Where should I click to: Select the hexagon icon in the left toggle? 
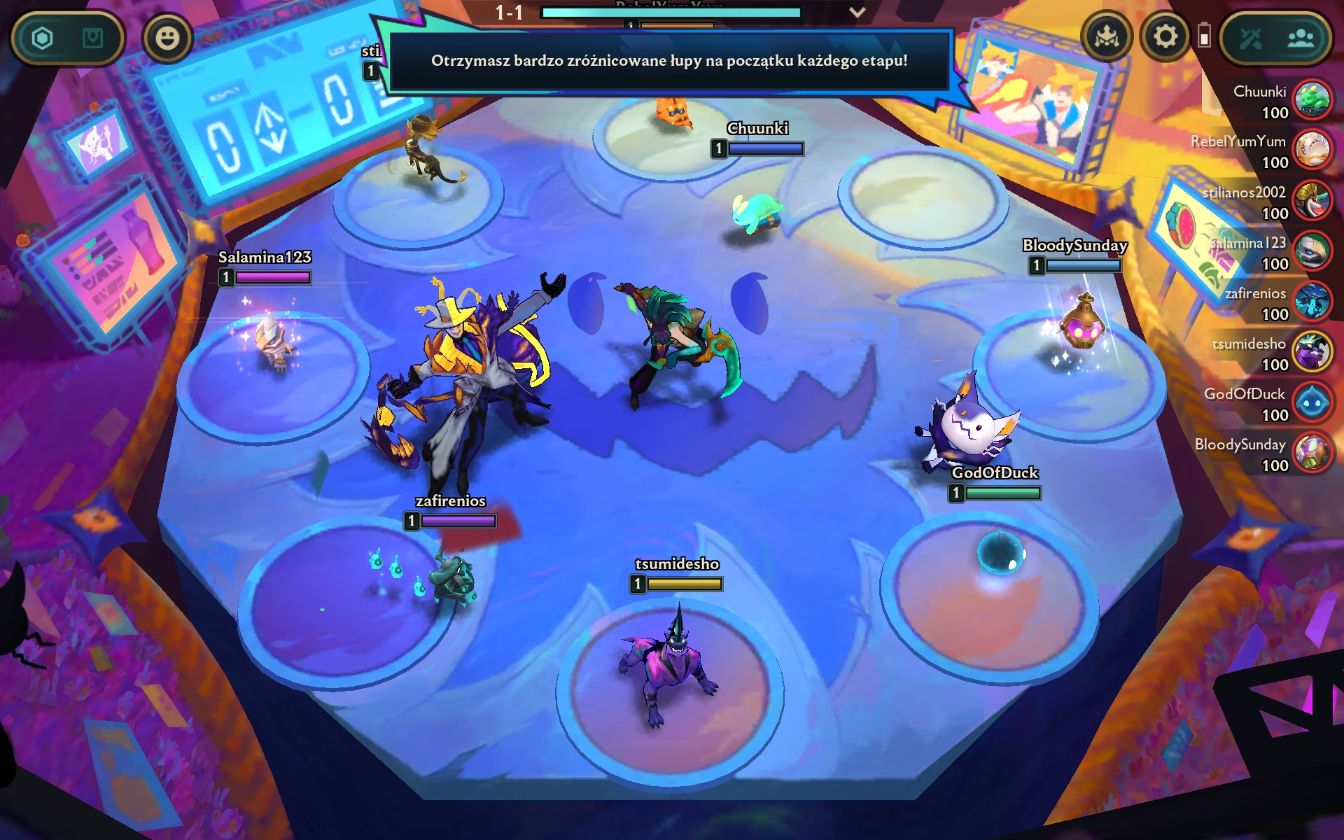pyautogui.click(x=42, y=39)
